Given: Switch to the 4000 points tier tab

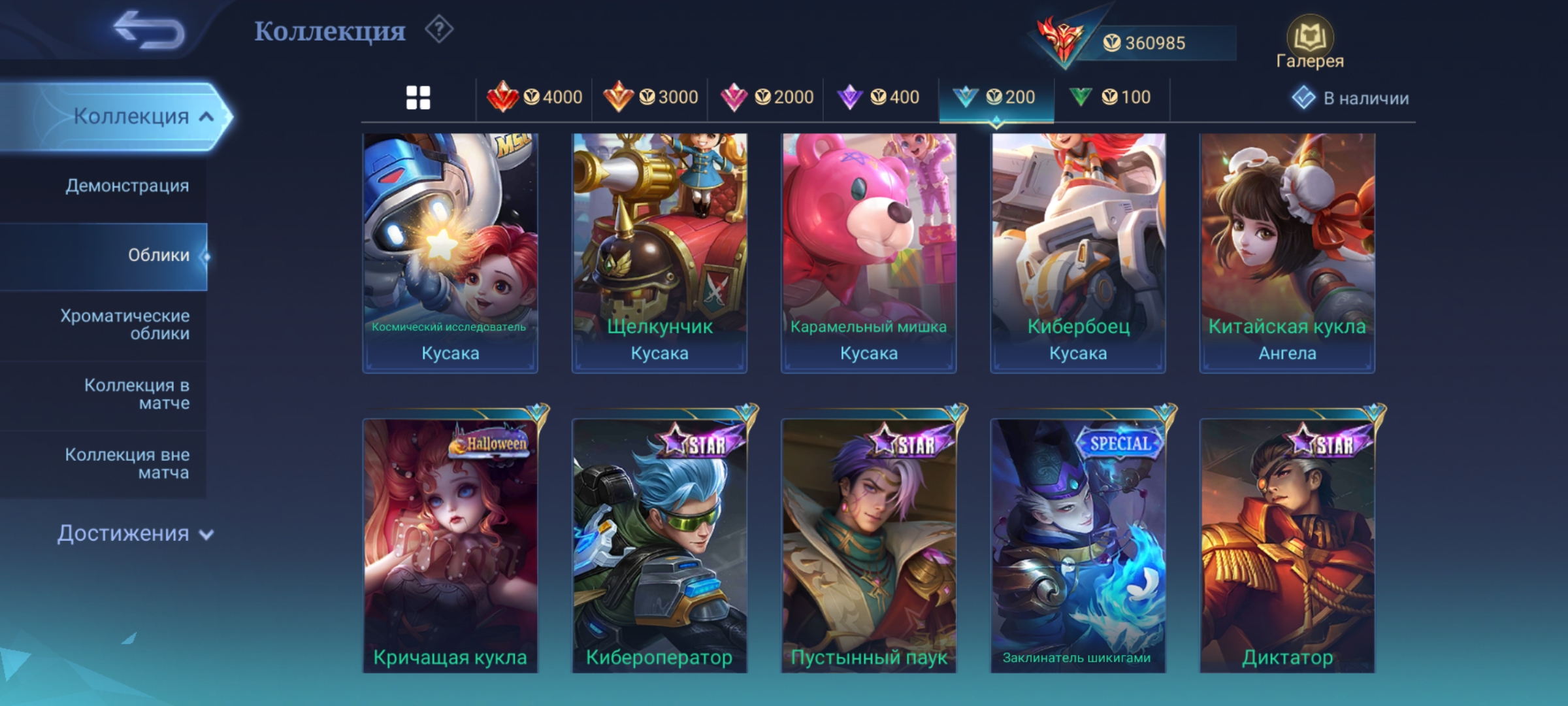Looking at the screenshot, I should pyautogui.click(x=534, y=97).
